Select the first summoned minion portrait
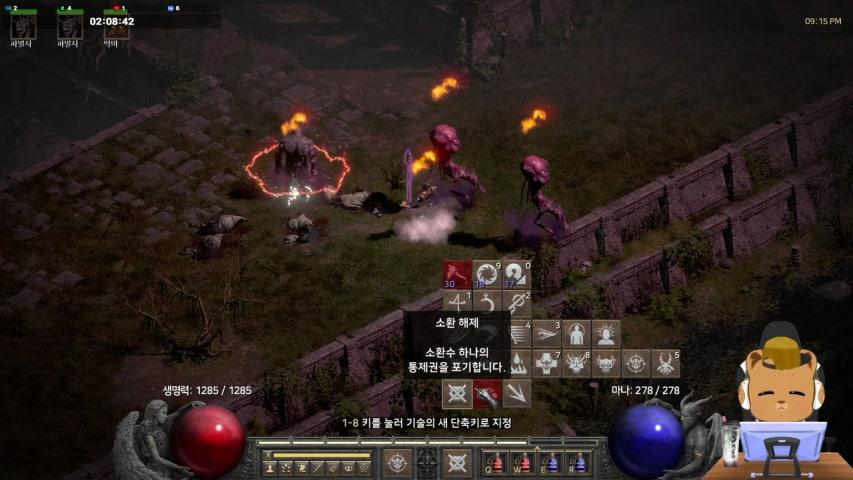853x480 pixels. 20,24
